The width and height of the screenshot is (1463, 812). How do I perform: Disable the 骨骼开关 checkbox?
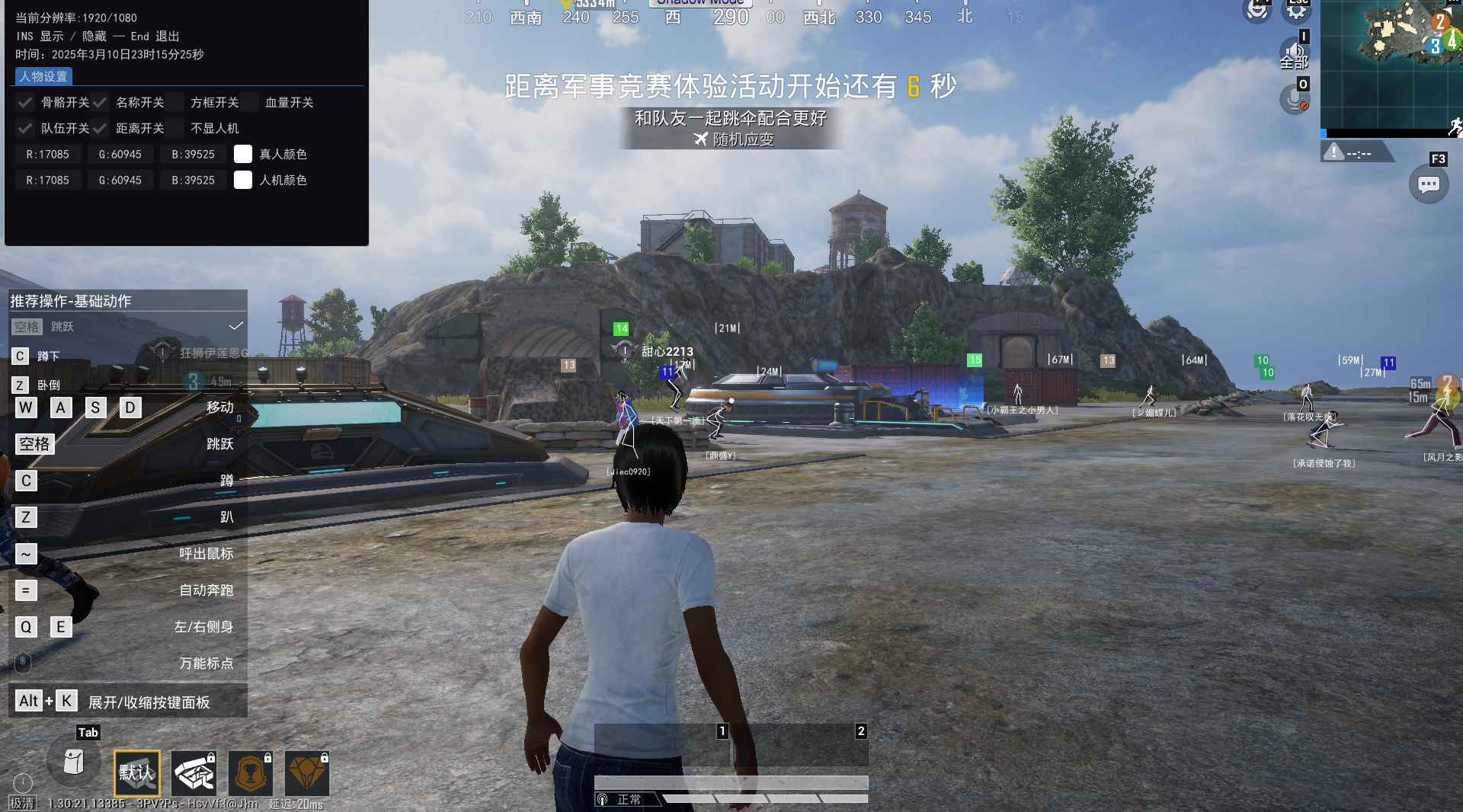[x=25, y=103]
